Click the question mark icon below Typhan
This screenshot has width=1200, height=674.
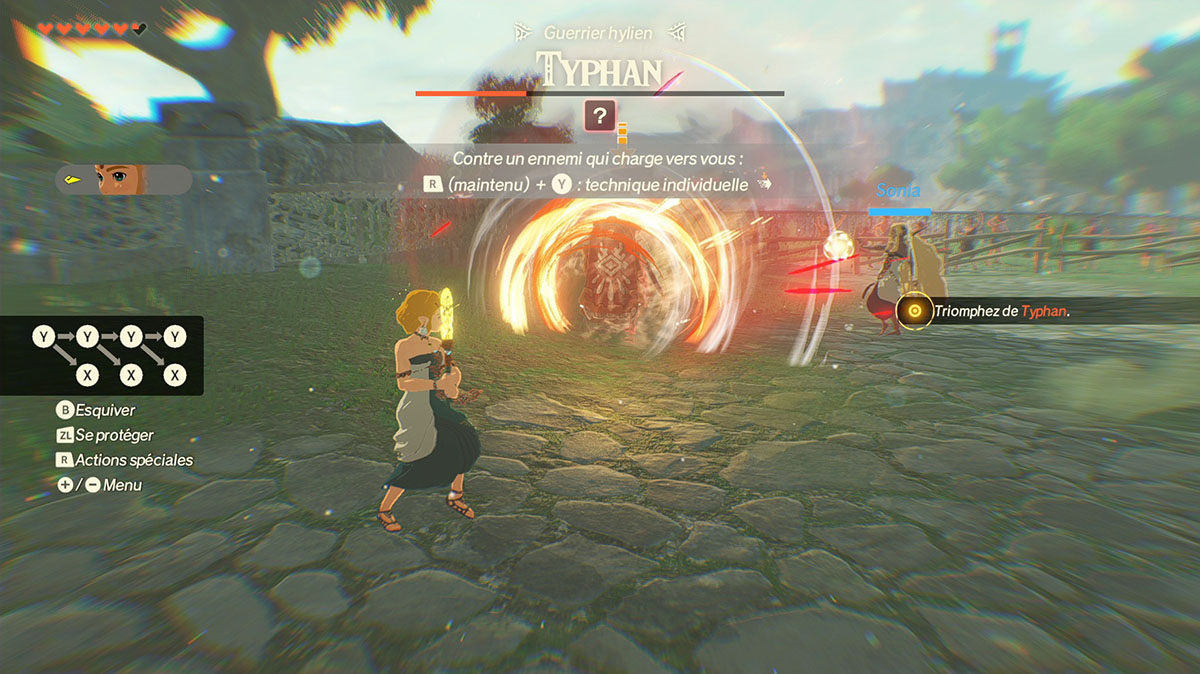(x=599, y=116)
